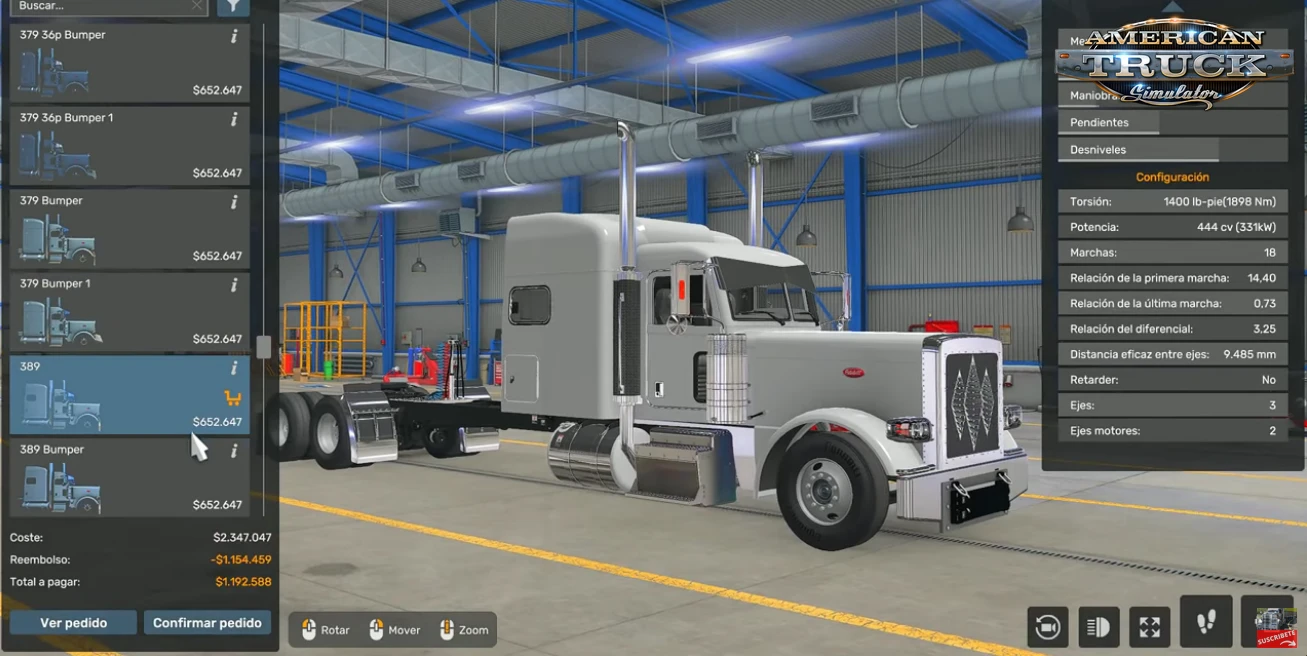Click the Buscar search field
1307x656 pixels.
coord(100,6)
